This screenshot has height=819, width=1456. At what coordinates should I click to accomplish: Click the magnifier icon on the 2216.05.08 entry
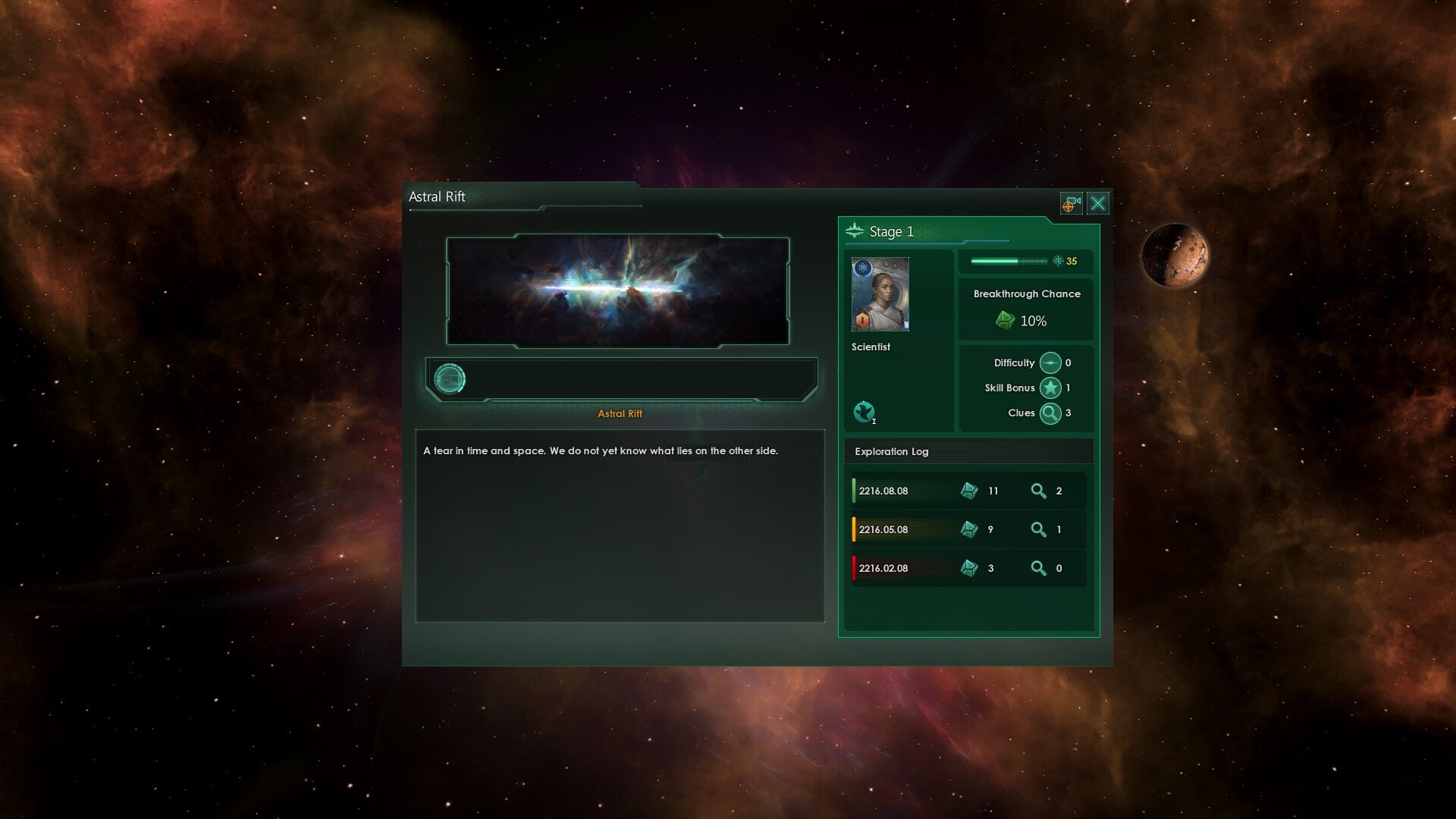point(1039,529)
